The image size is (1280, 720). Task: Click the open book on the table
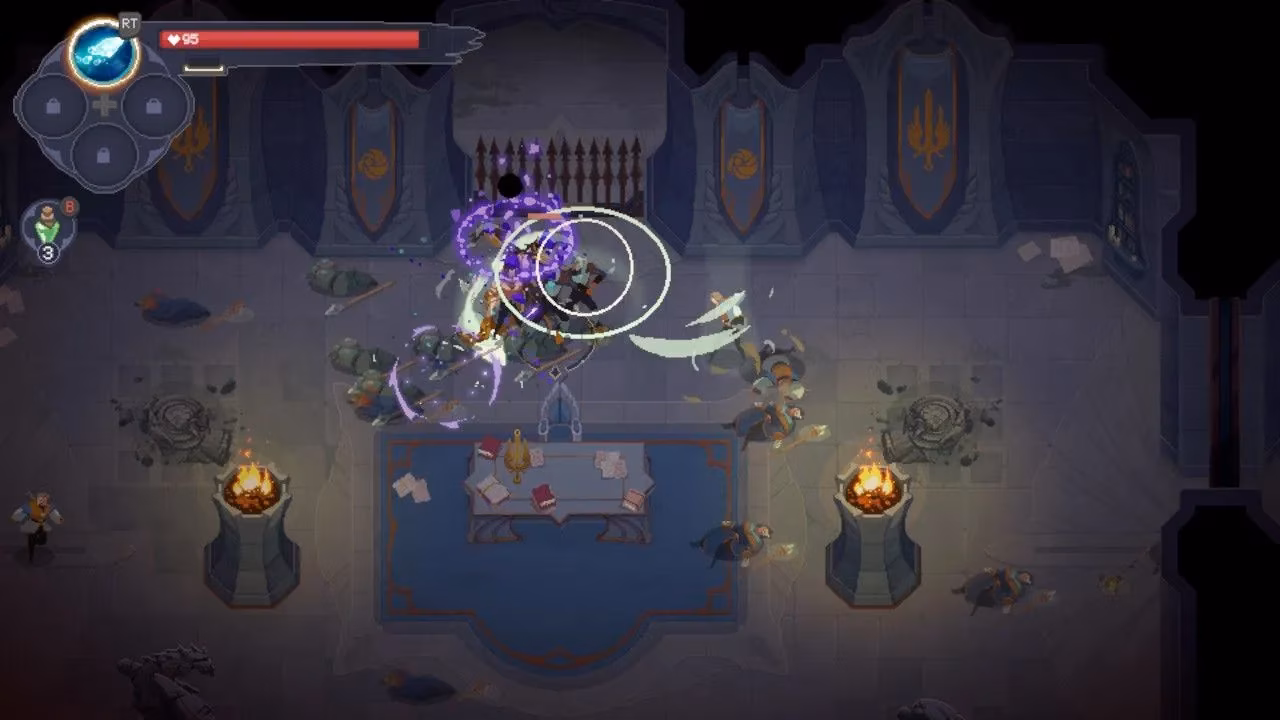(x=489, y=490)
